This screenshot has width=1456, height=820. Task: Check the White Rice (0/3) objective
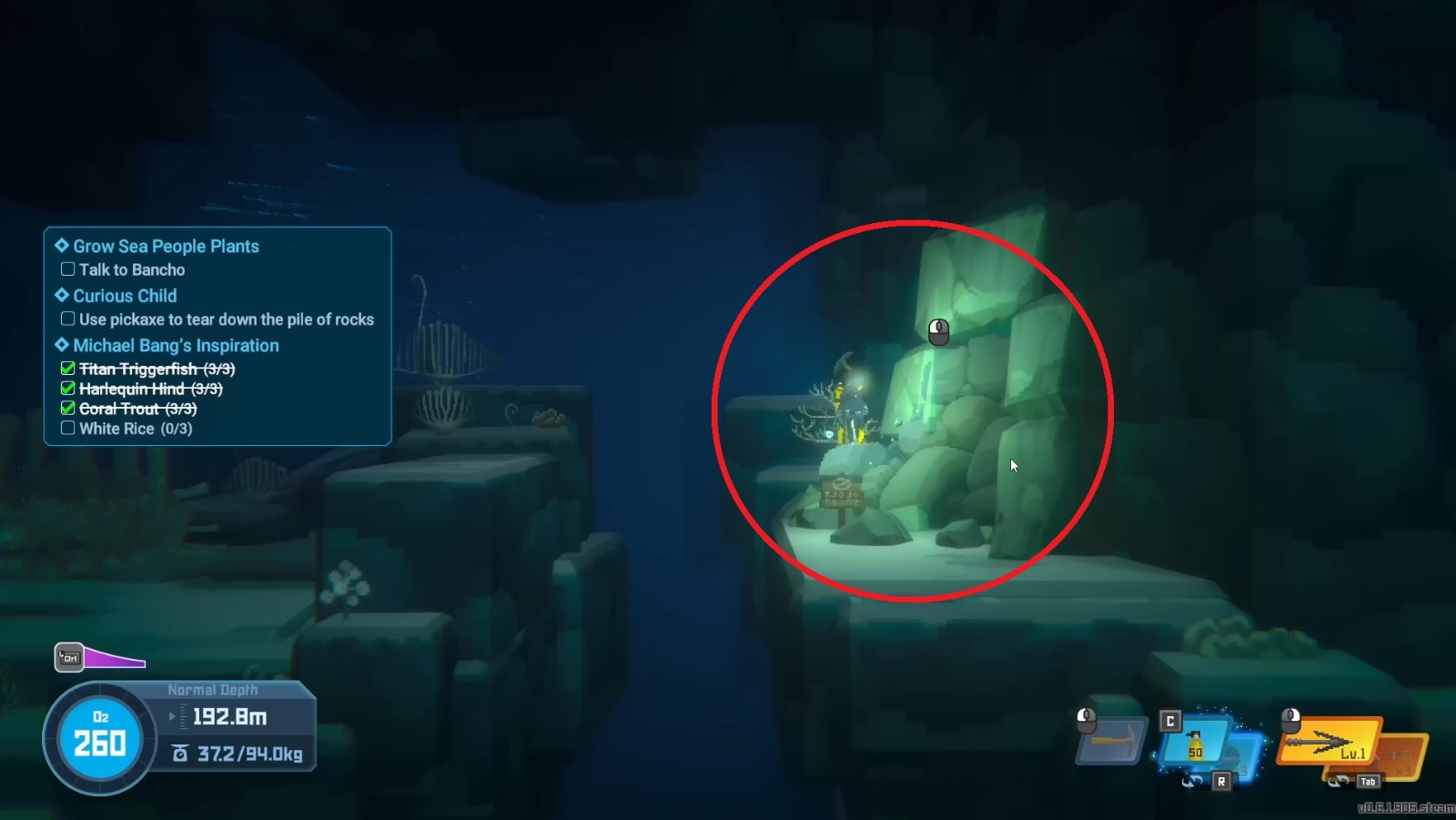tap(68, 428)
